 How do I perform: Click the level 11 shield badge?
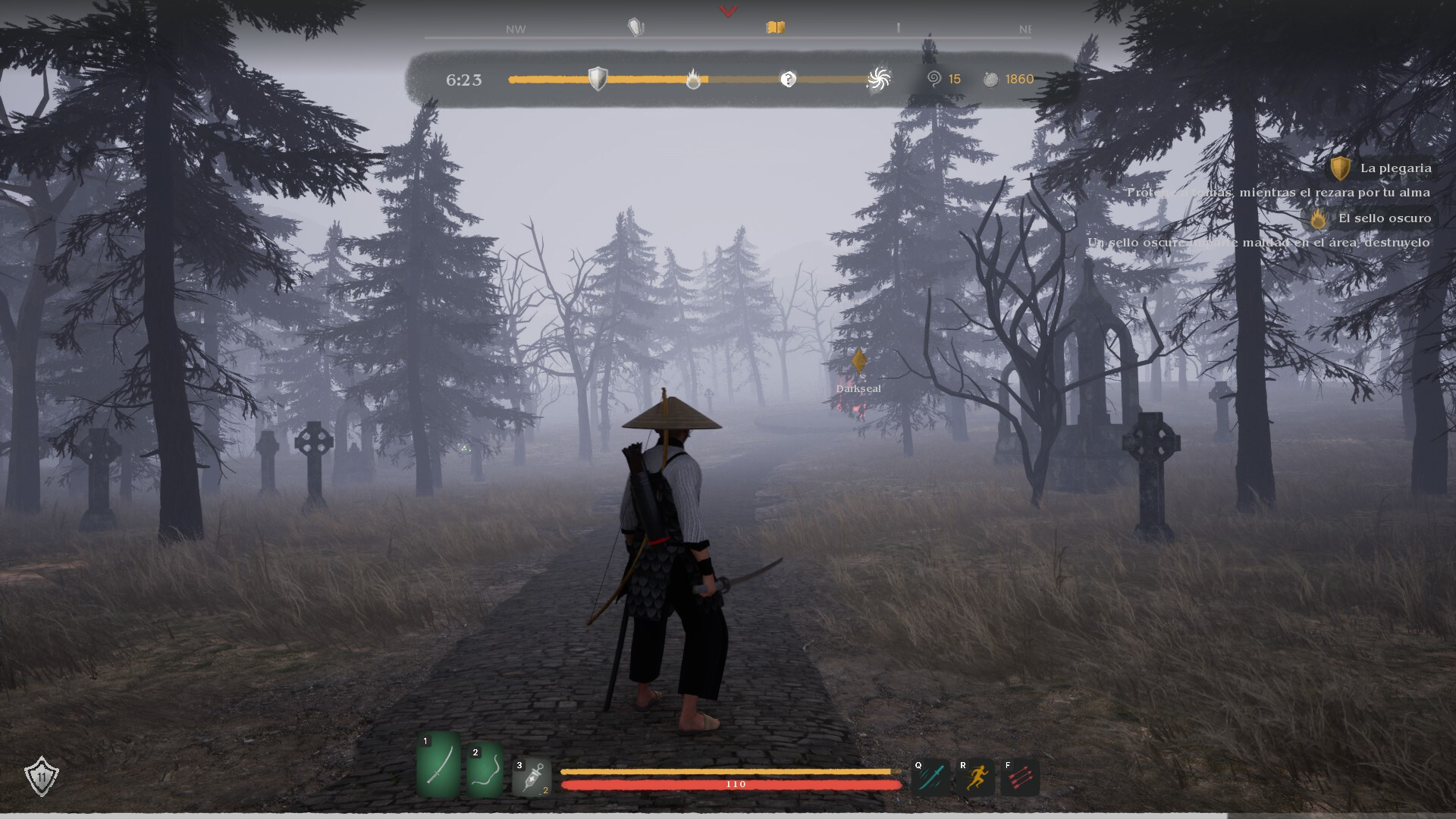41,776
